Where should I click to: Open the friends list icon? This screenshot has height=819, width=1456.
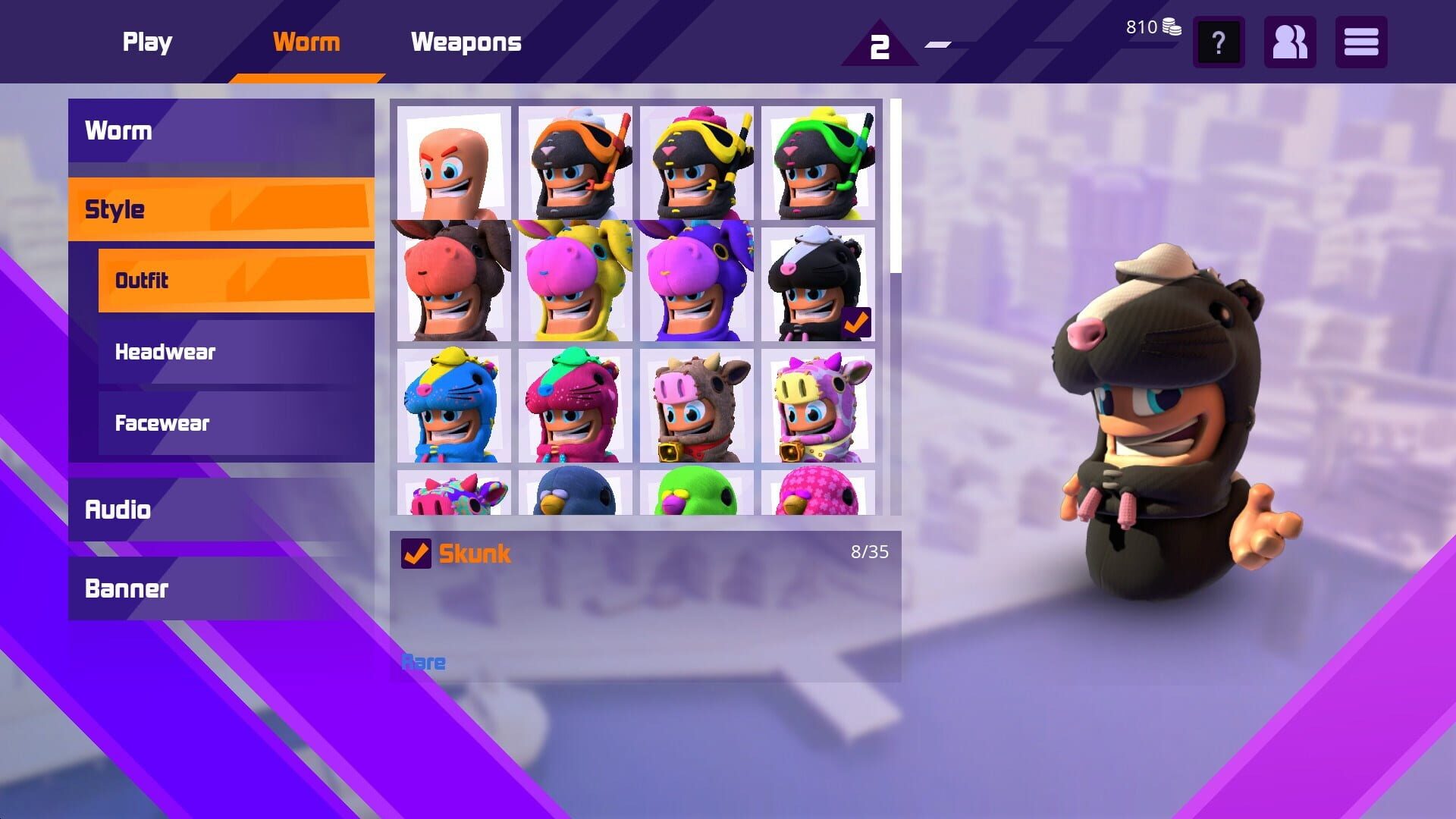point(1289,43)
